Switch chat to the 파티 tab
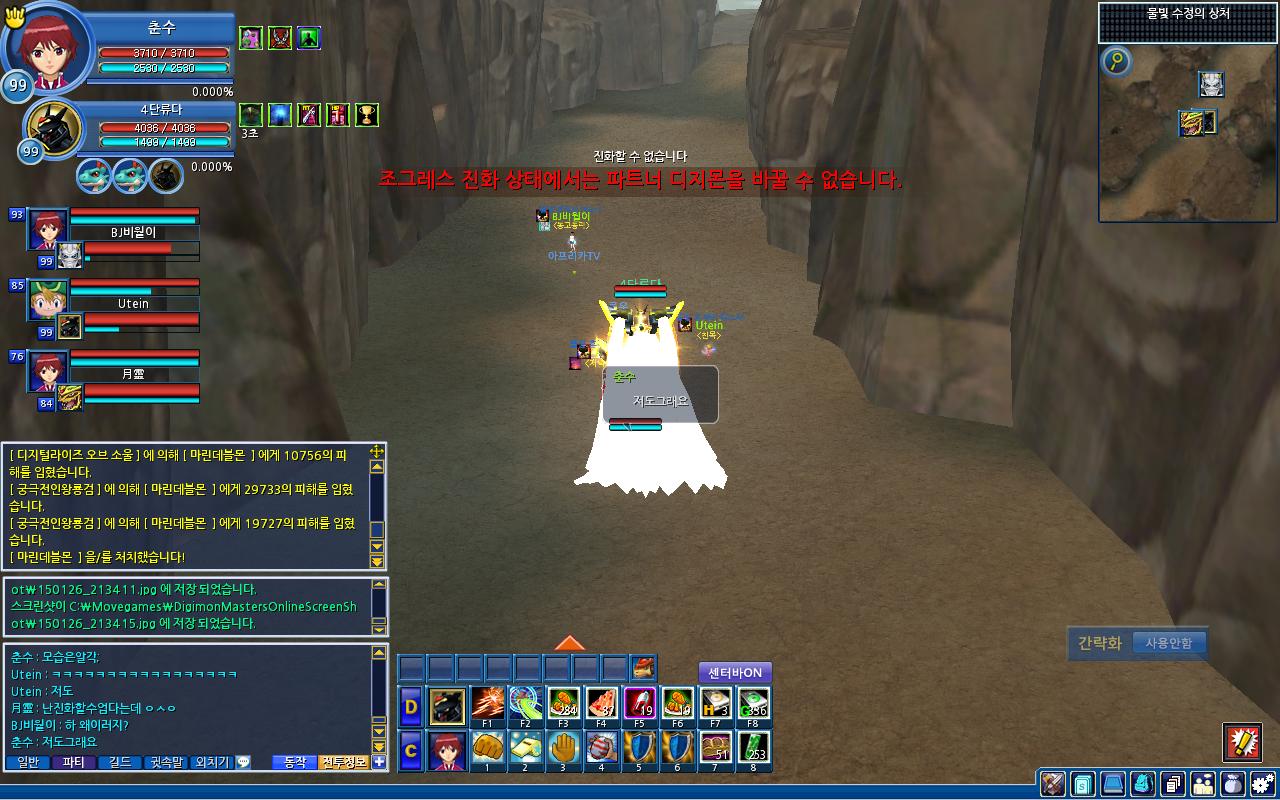The height and width of the screenshot is (800, 1280). coord(73,762)
